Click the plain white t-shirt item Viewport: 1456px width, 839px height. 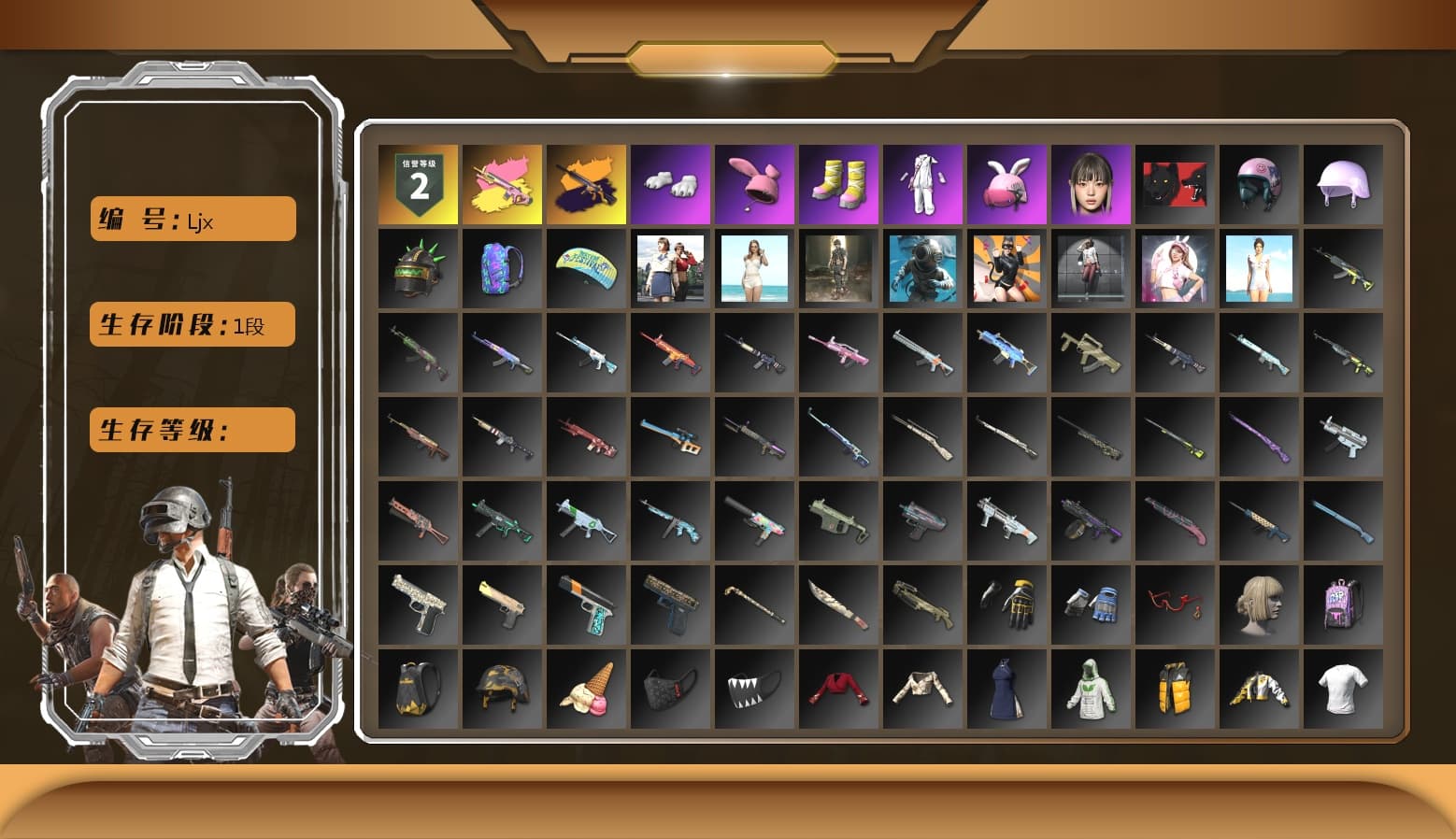1343,690
